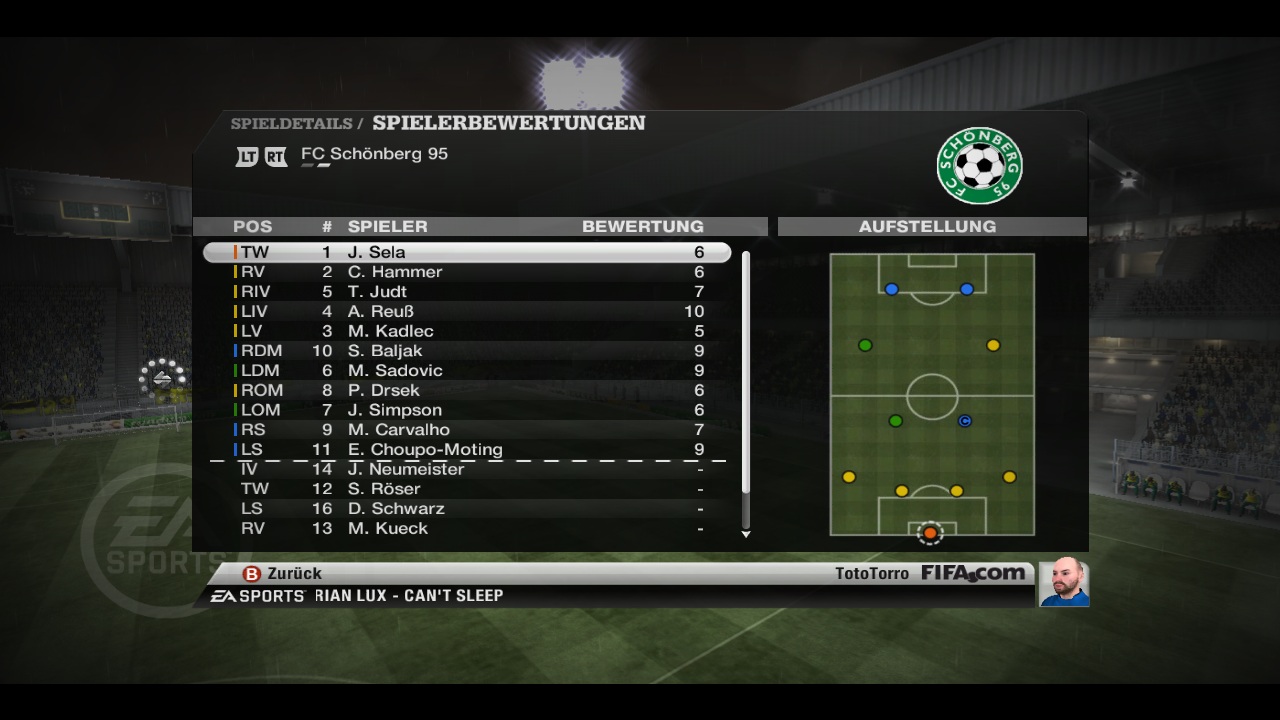Image resolution: width=1280 pixels, height=720 pixels.
Task: Click the FC Schönberg 95 club crest
Action: (979, 165)
